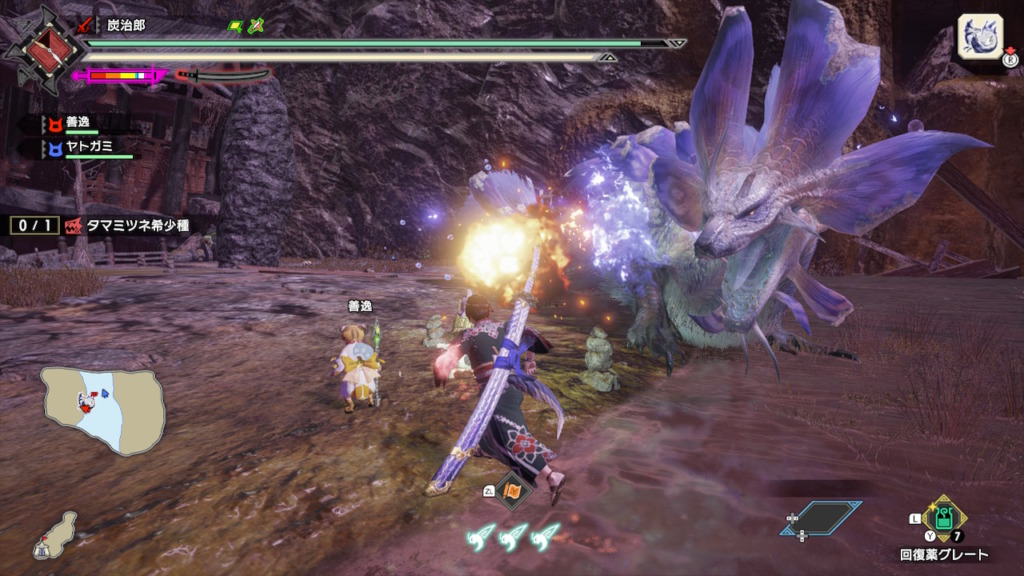This screenshot has height=576, width=1024.
Task: Select party member 善逸 in the list
Action: (75, 124)
